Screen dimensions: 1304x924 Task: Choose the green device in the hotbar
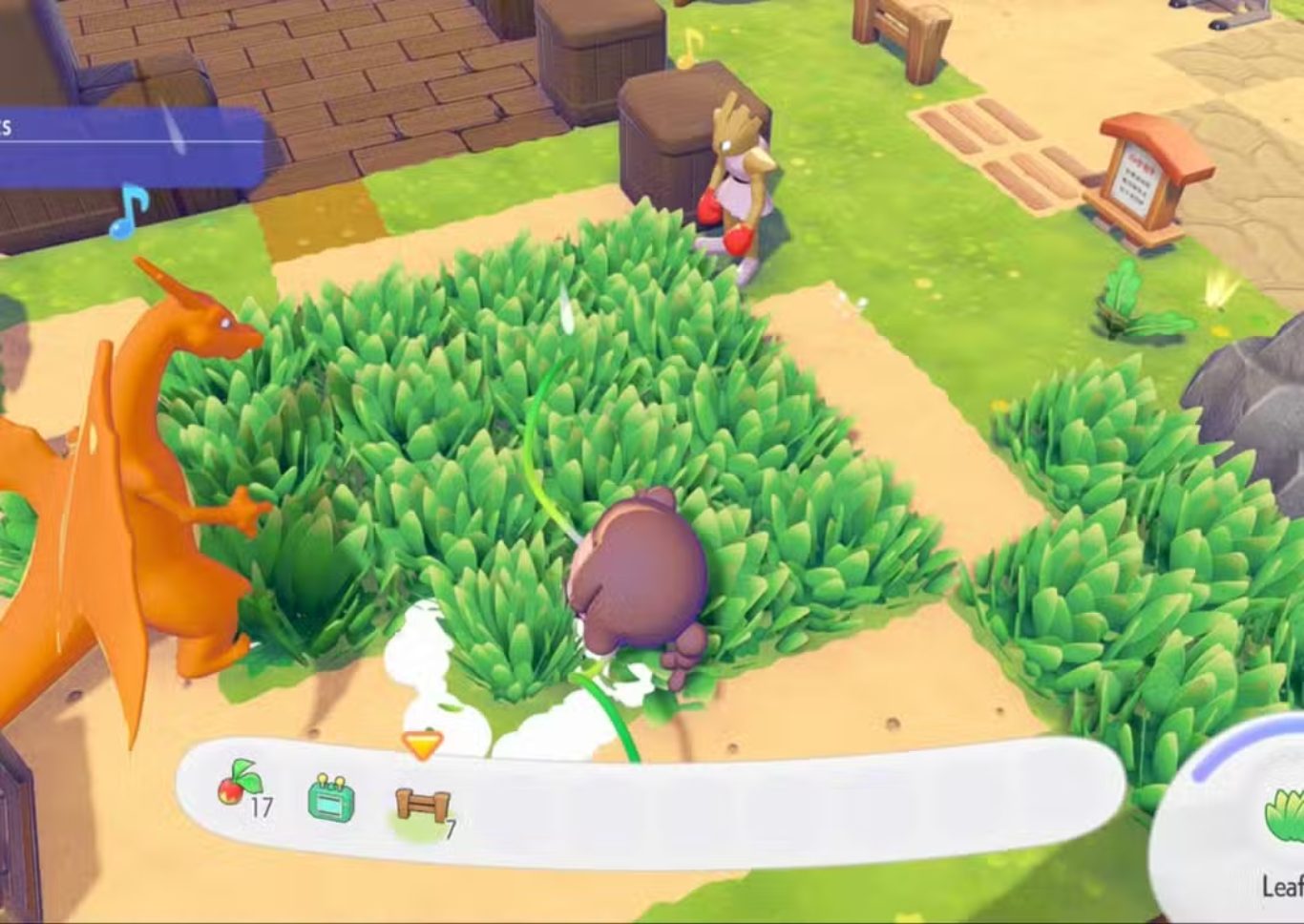[x=331, y=798]
